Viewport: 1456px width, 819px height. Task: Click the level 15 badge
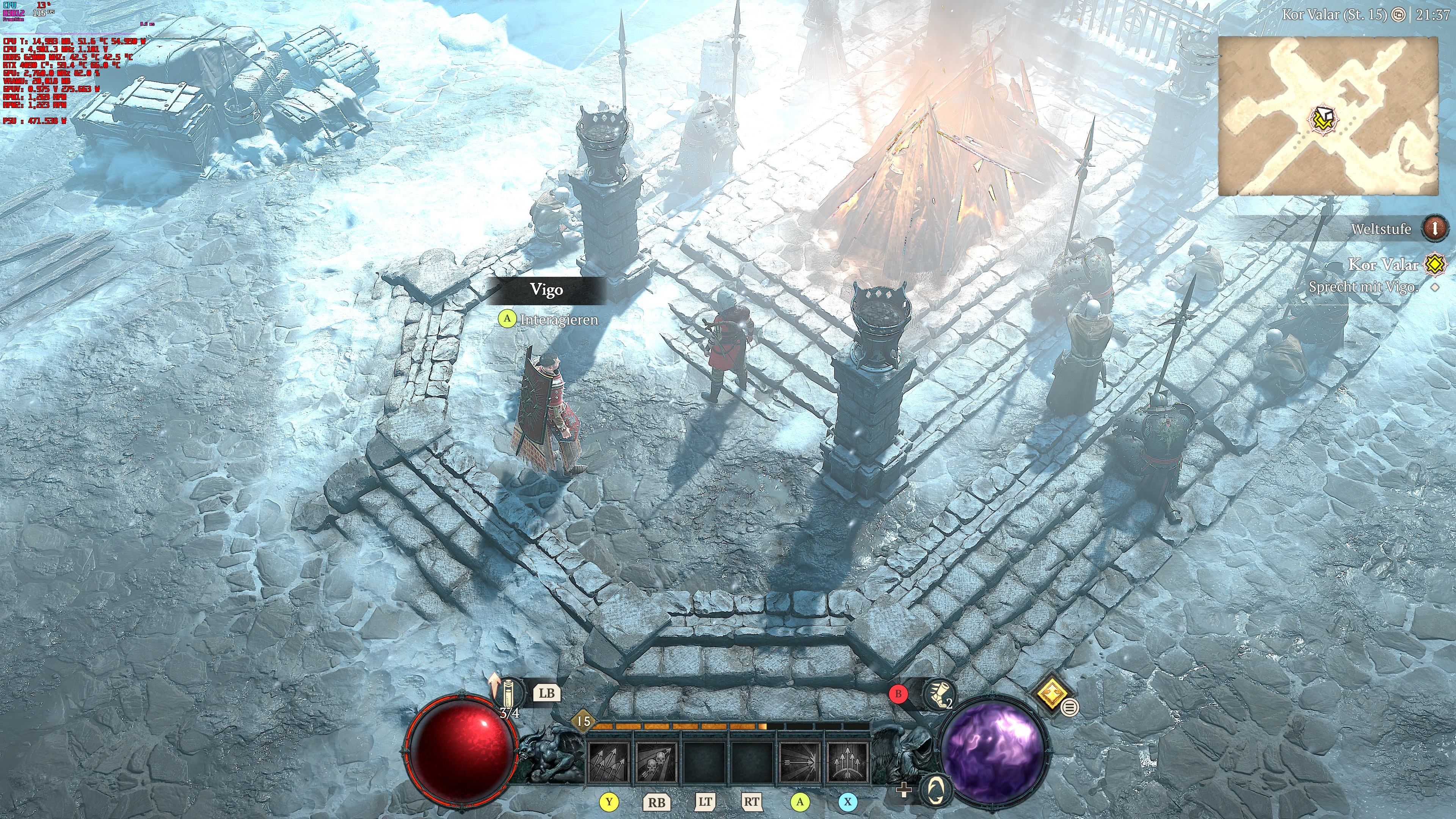coord(583,721)
